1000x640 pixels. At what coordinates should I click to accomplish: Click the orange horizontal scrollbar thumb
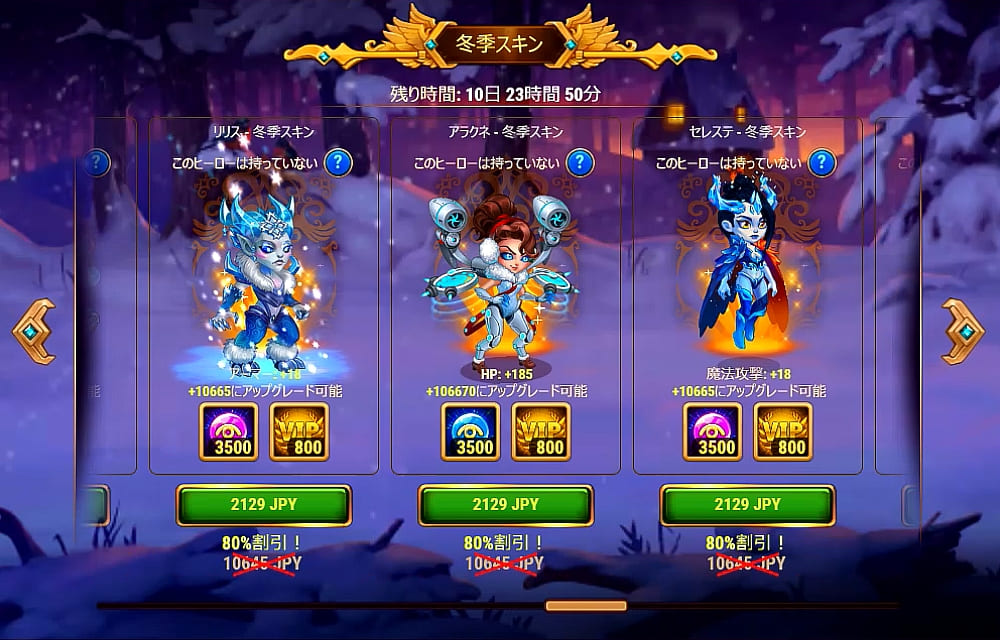pyautogui.click(x=586, y=605)
